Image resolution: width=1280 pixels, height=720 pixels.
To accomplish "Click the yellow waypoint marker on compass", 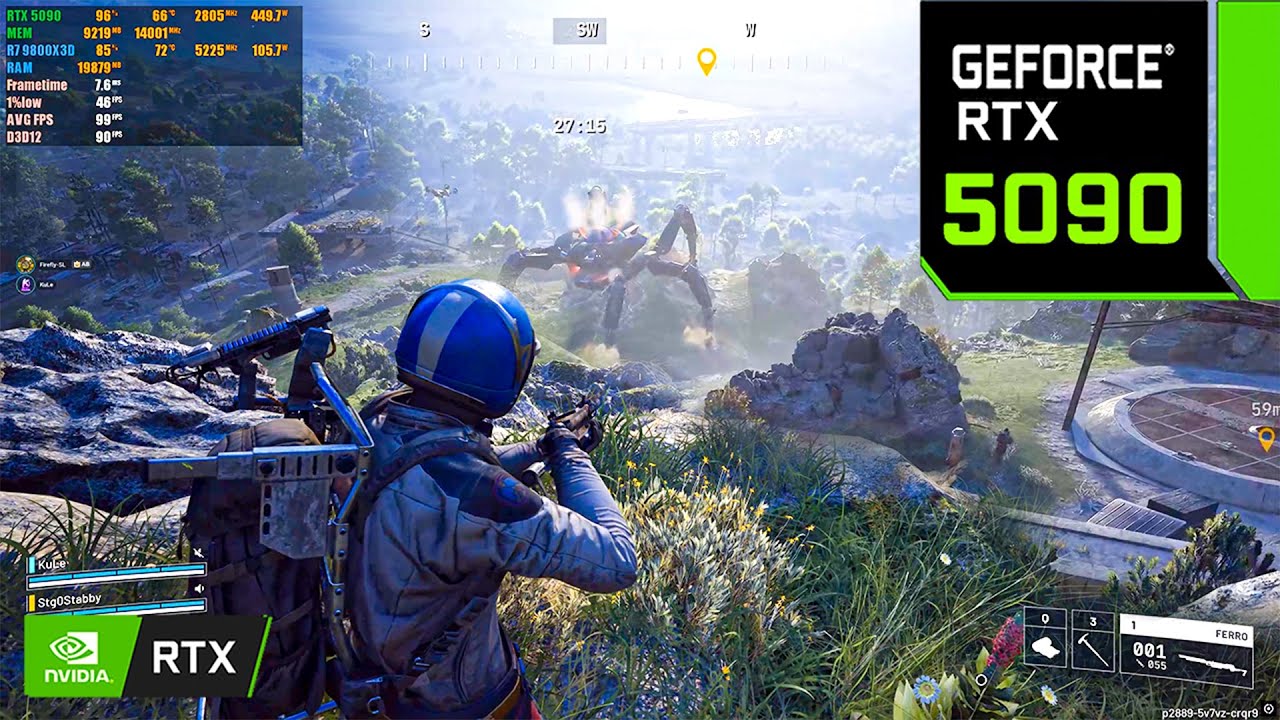I will coord(706,61).
